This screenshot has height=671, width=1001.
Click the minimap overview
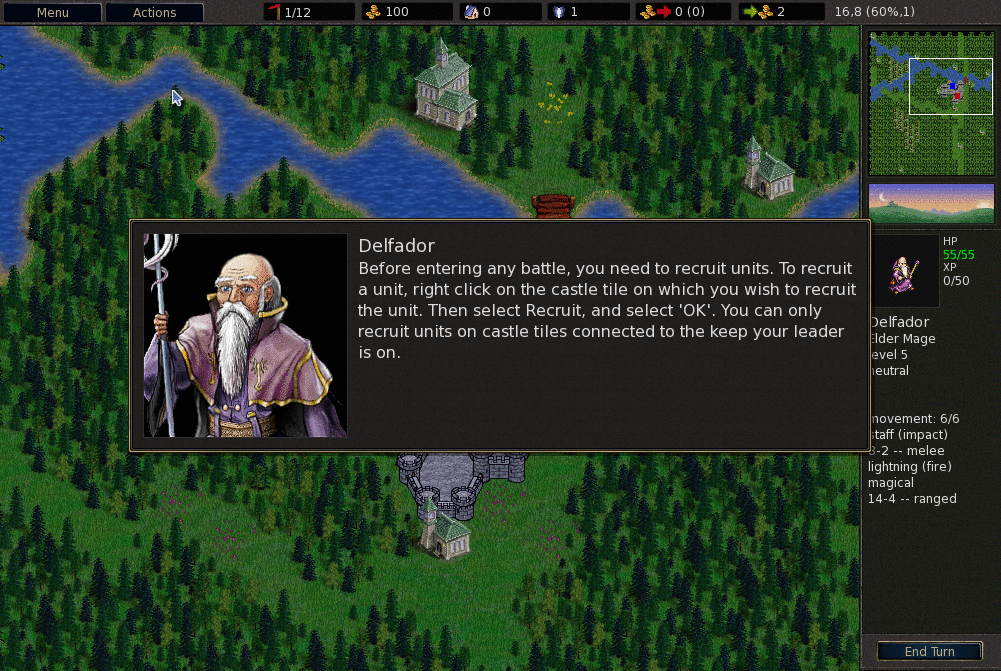932,103
